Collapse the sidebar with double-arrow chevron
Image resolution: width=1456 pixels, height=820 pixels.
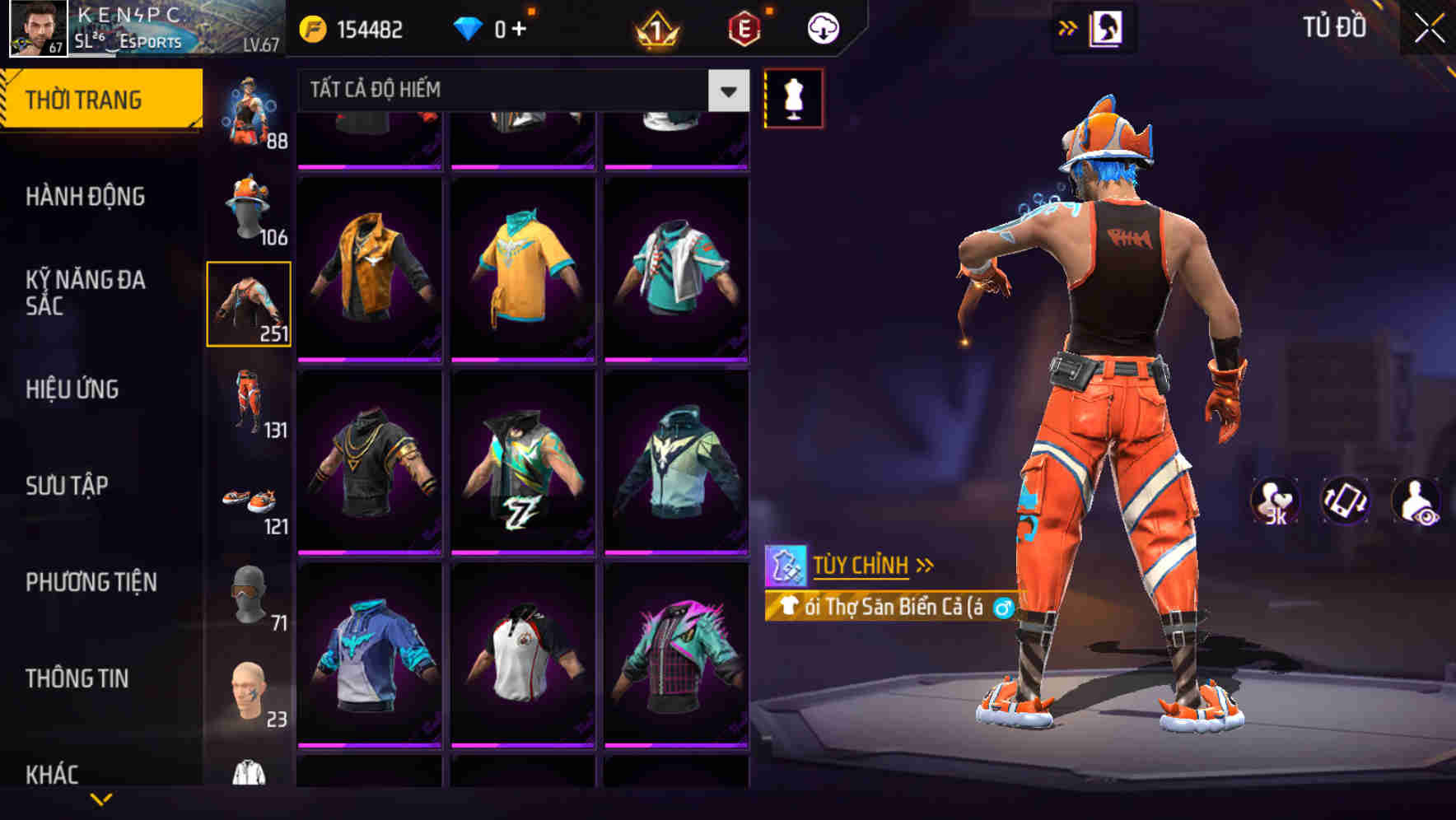[1068, 26]
